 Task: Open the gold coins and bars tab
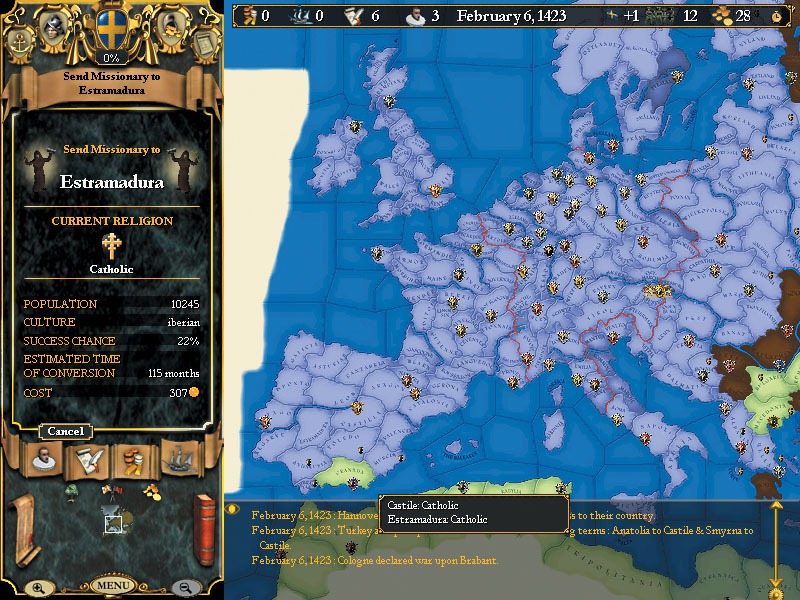[x=134, y=459]
